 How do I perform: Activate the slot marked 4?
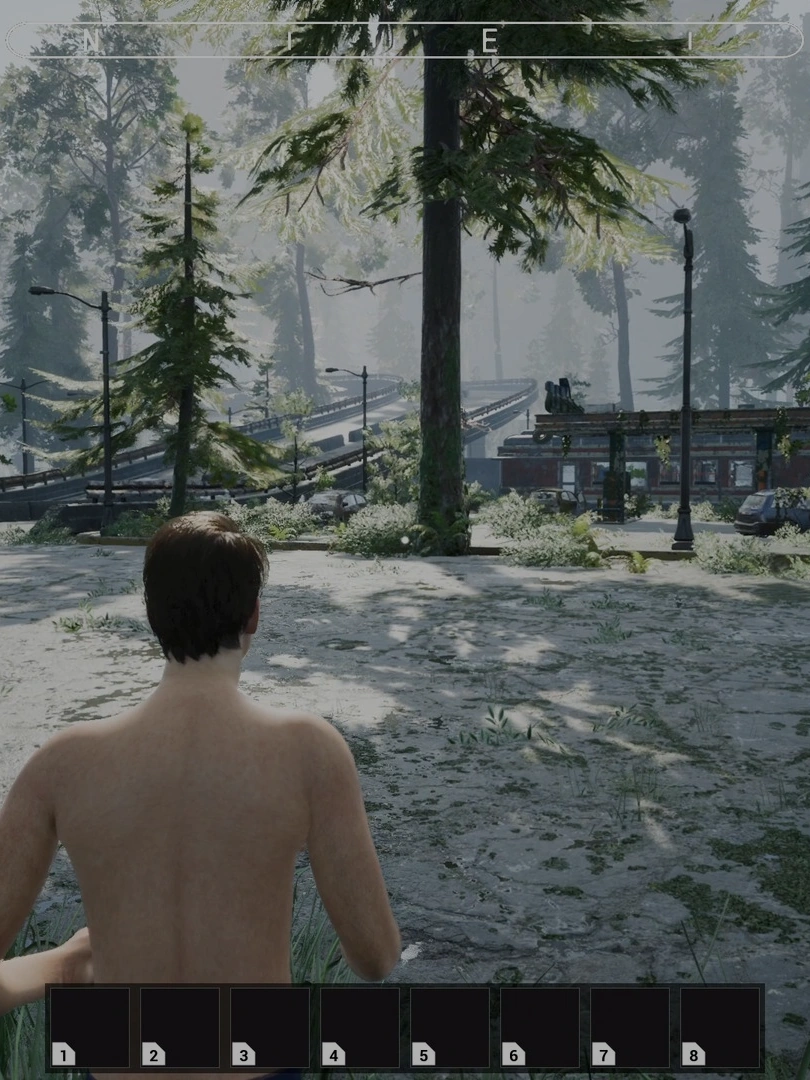point(360,1027)
